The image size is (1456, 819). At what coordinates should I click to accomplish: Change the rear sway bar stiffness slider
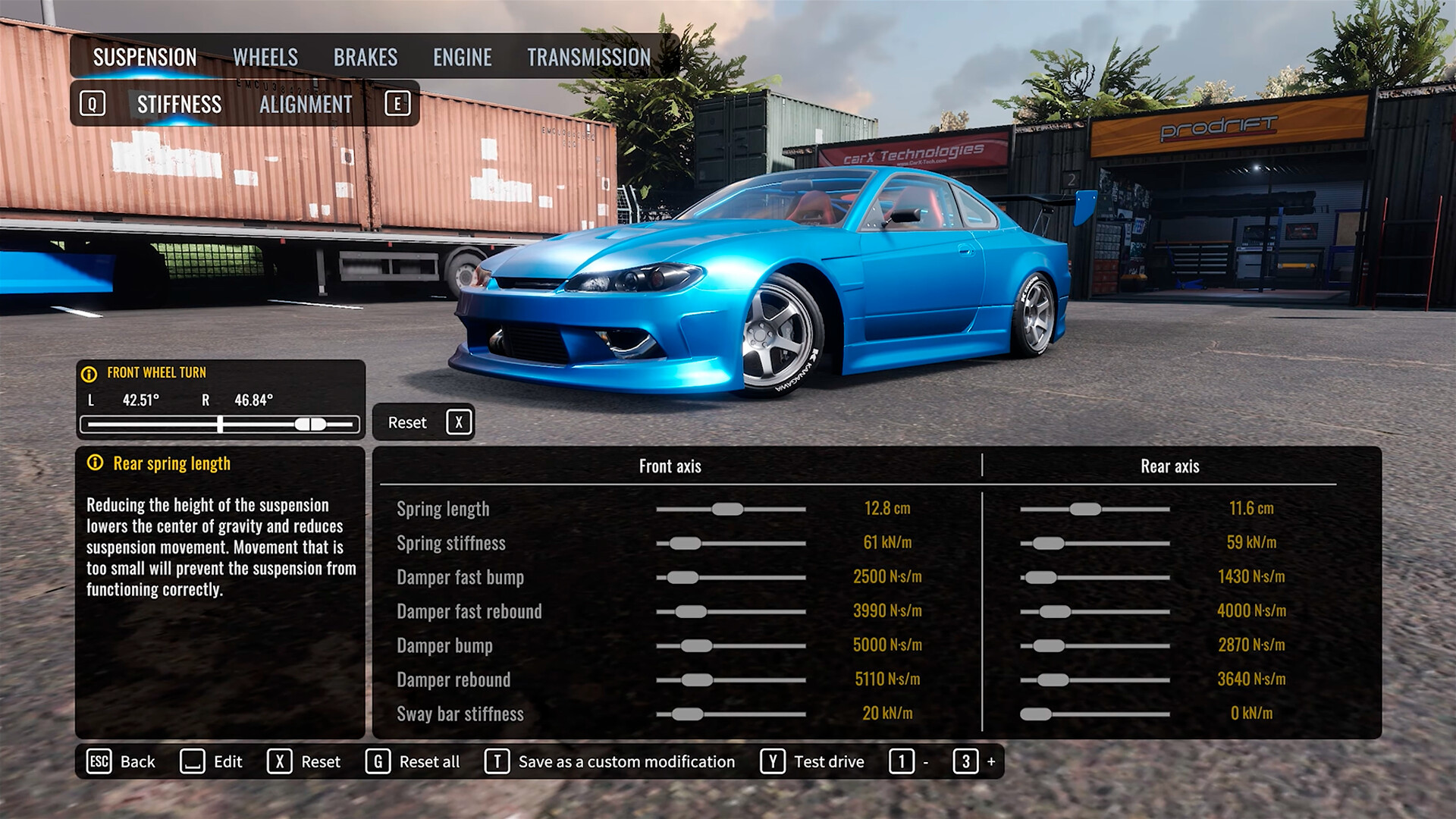click(1036, 714)
